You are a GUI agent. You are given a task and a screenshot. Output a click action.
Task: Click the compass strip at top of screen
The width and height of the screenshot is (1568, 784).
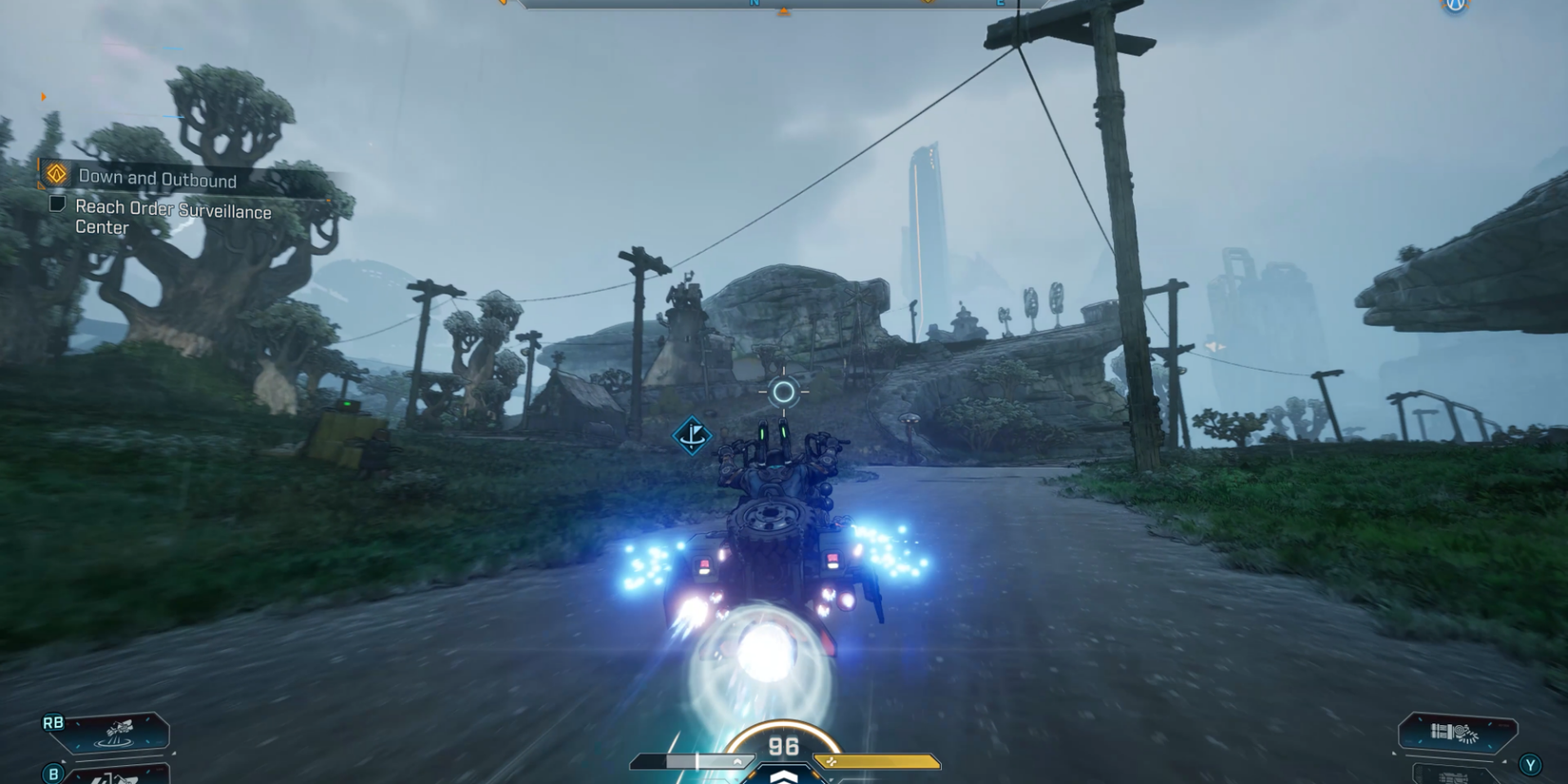coord(779,4)
